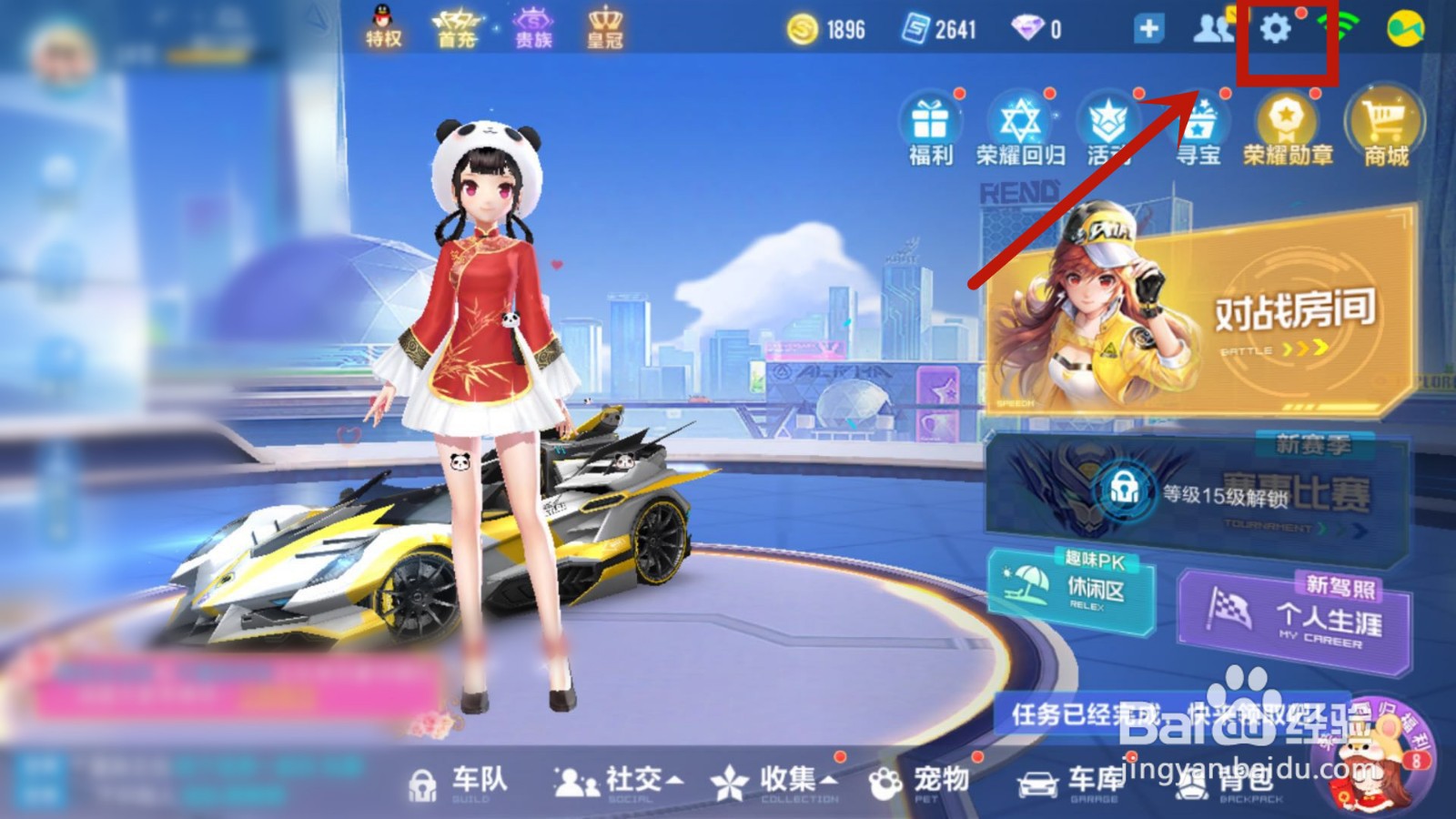The image size is (1456, 819).
Task: Open the 贵族 noble S-diamond icon
Action: tap(532, 20)
